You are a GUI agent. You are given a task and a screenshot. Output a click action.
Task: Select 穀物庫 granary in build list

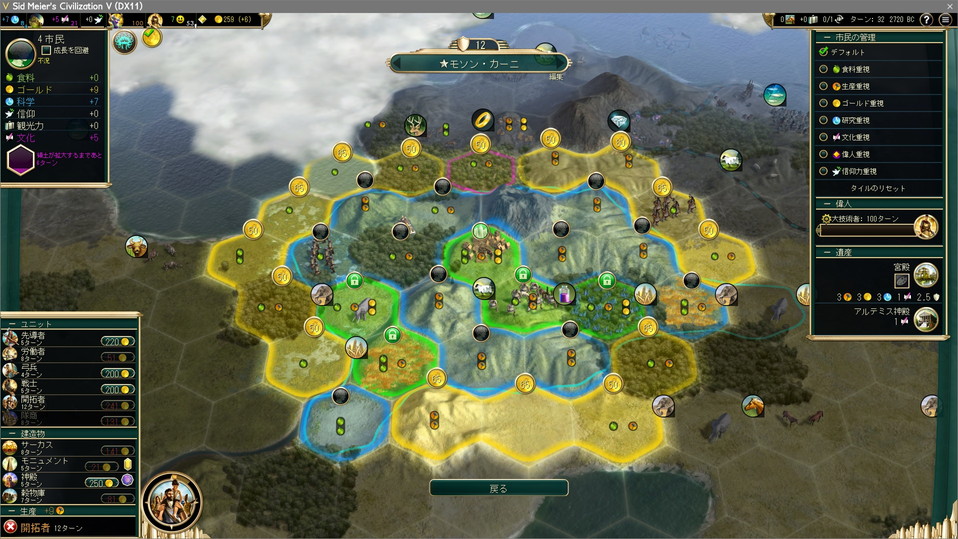[40, 495]
